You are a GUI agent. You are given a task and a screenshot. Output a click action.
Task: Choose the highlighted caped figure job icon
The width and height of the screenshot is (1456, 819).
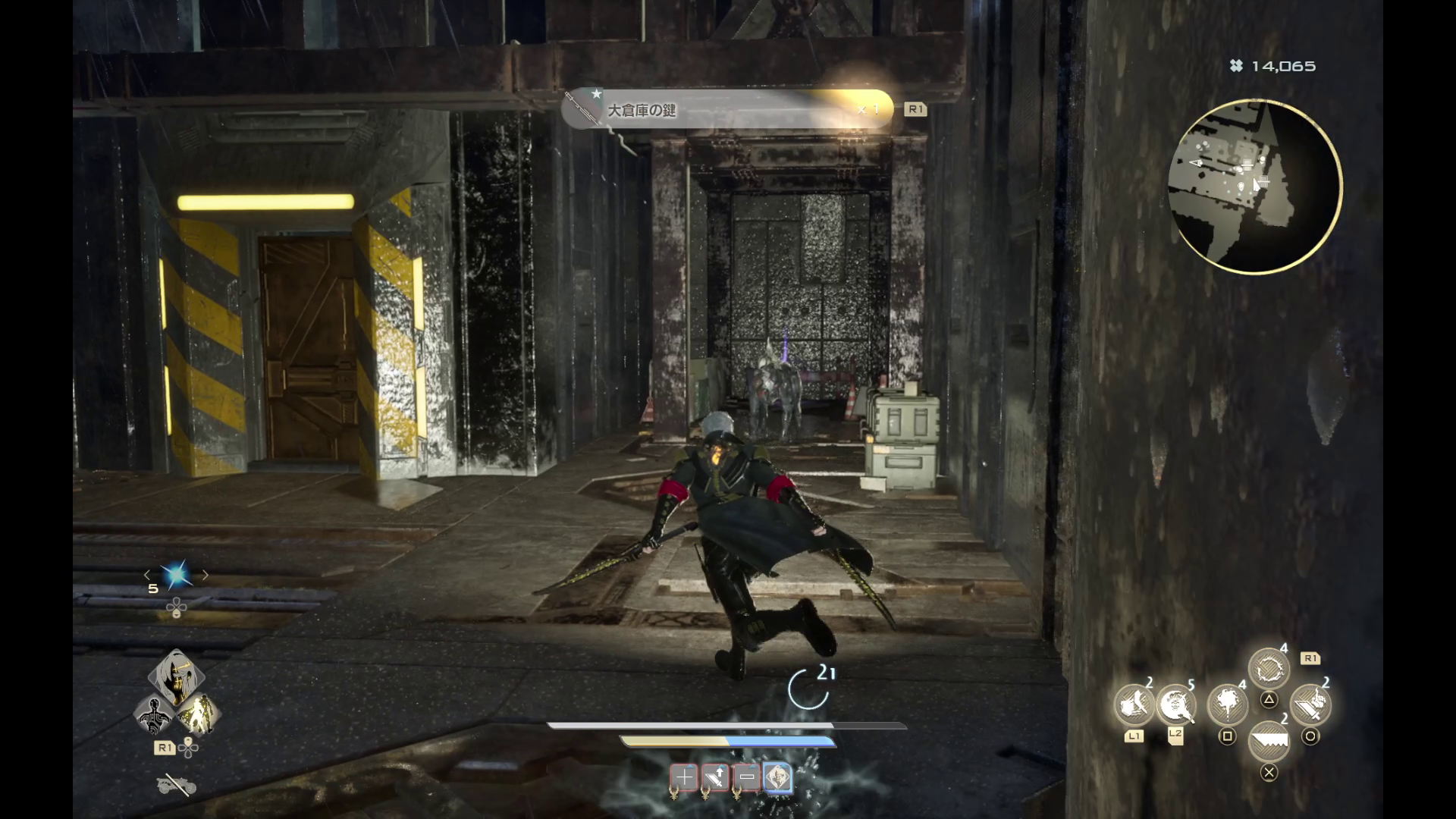click(x=199, y=714)
